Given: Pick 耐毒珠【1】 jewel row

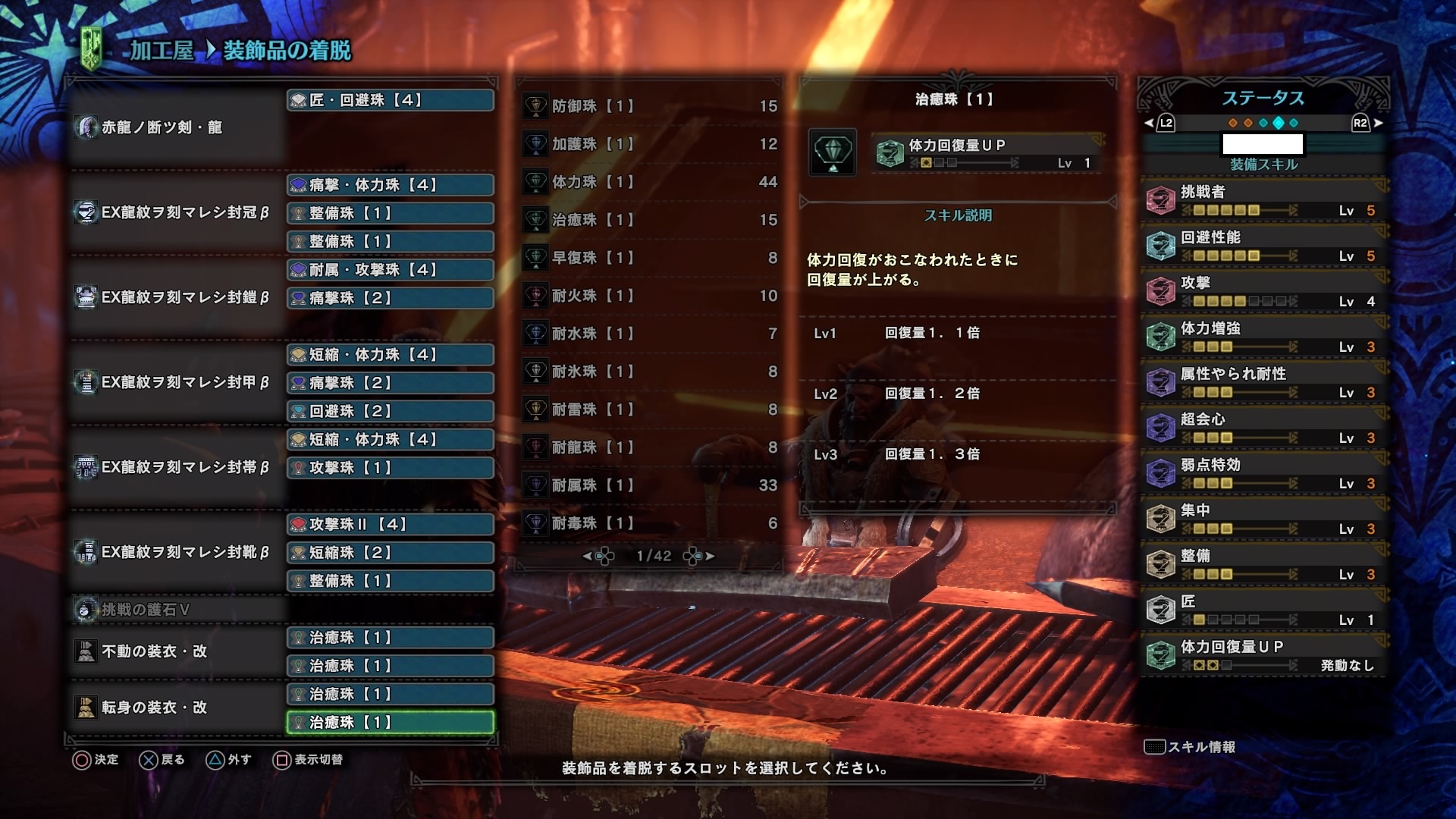Looking at the screenshot, I should click(x=650, y=523).
